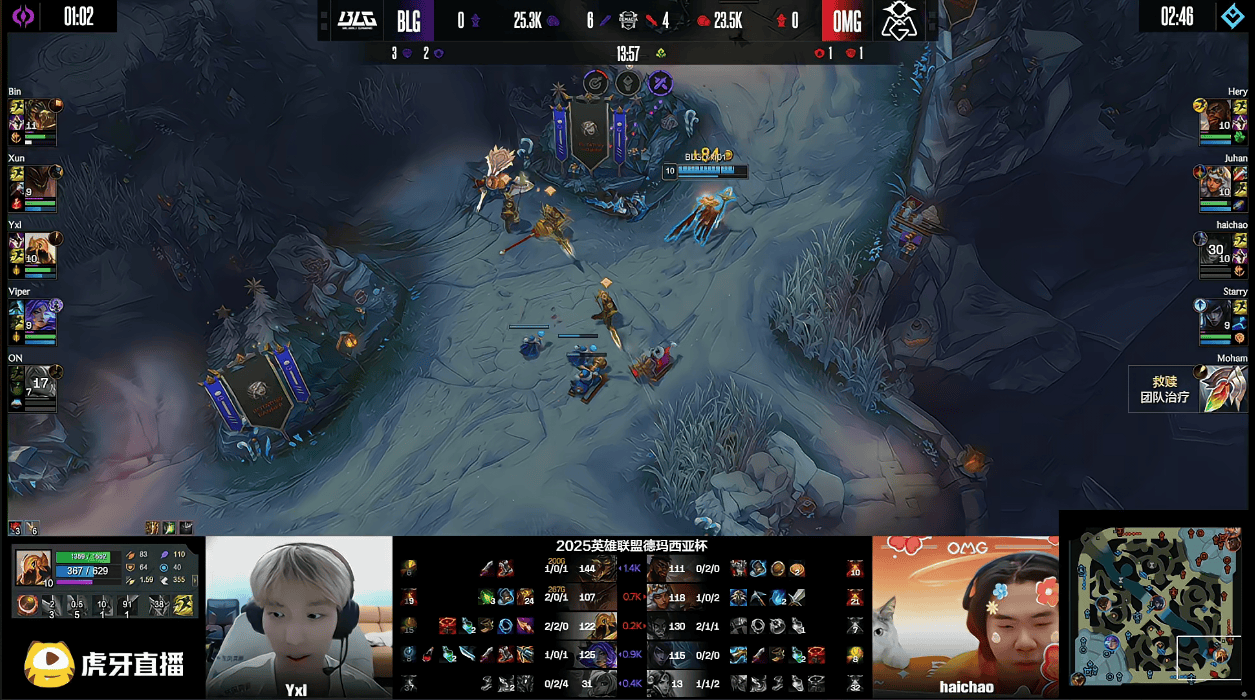Click the crossed-swords icon above Baron pit
Screen dimensions: 1255x700
tap(659, 83)
